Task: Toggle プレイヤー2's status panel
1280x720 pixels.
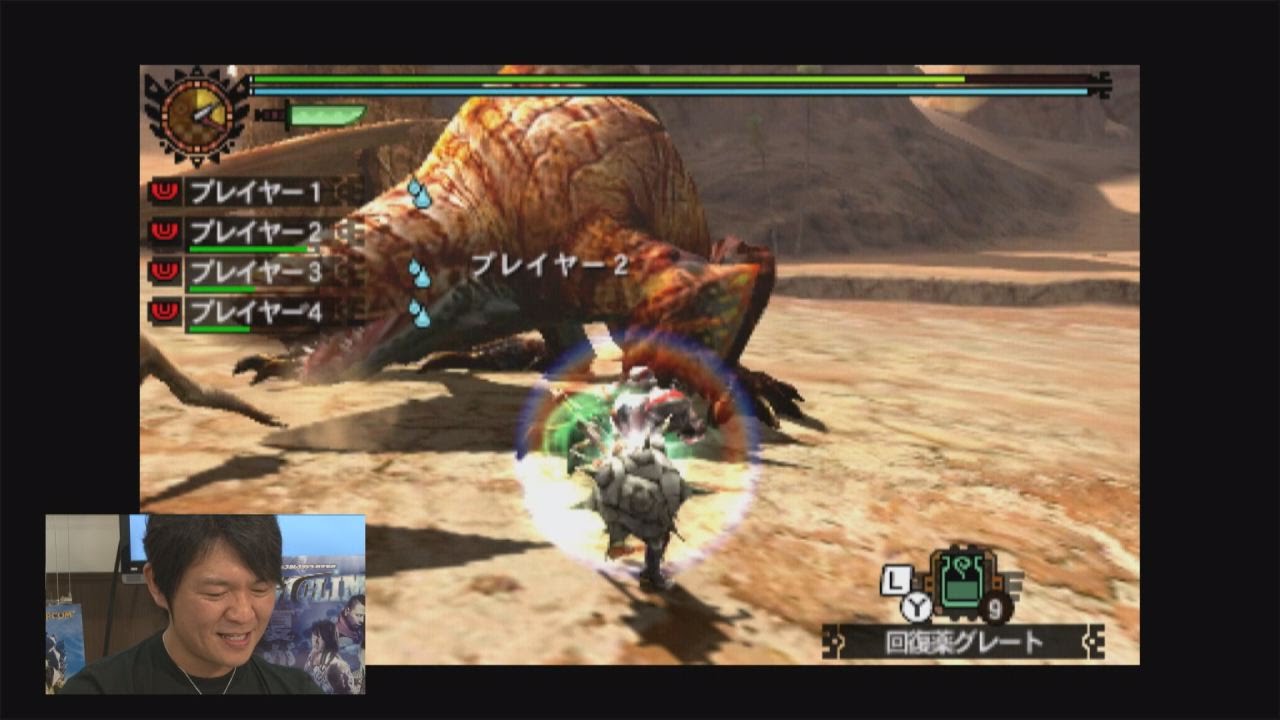Action: point(255,229)
